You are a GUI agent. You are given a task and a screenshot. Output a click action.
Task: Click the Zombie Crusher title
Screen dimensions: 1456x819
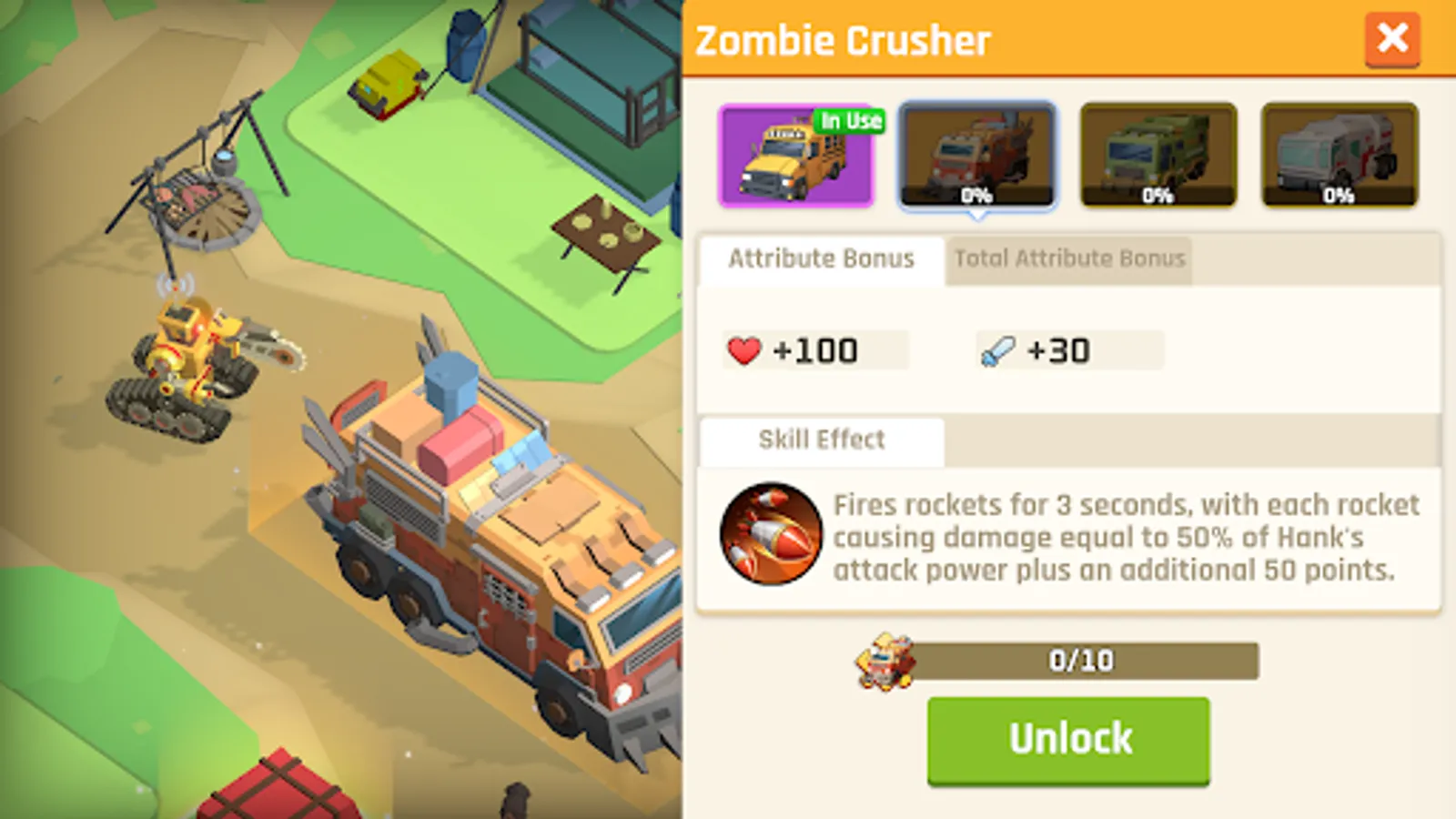tap(842, 39)
